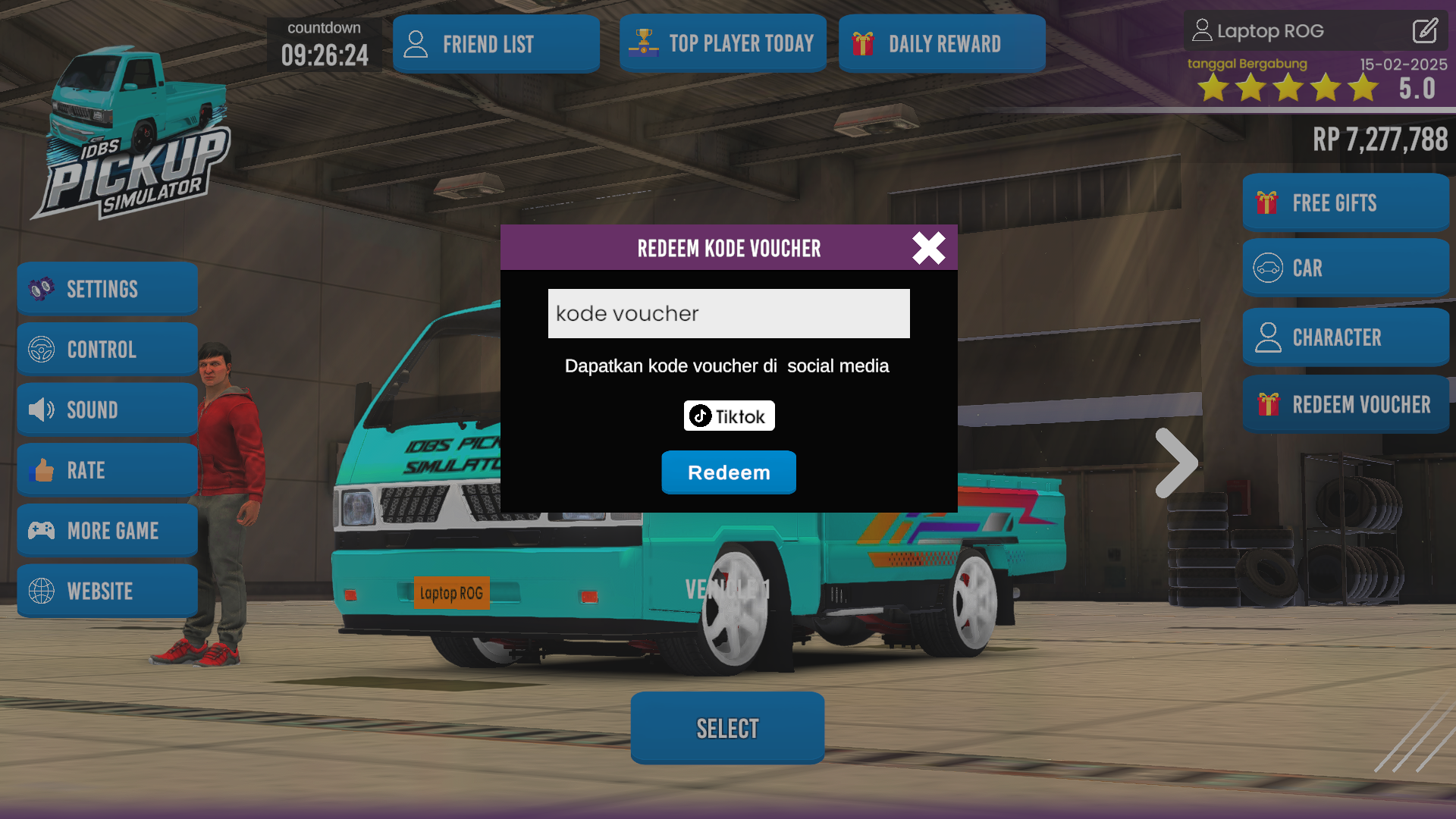Open the Character customization screen
Image resolution: width=1456 pixels, height=819 pixels.
click(1345, 337)
